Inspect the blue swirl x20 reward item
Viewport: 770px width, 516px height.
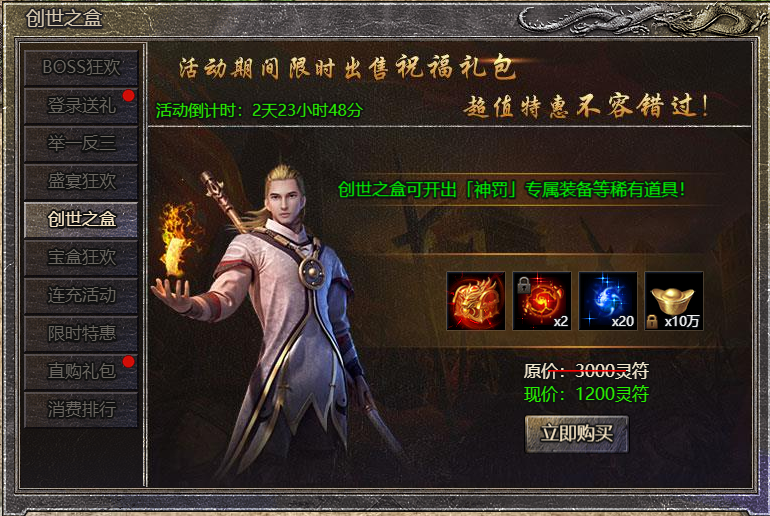608,301
